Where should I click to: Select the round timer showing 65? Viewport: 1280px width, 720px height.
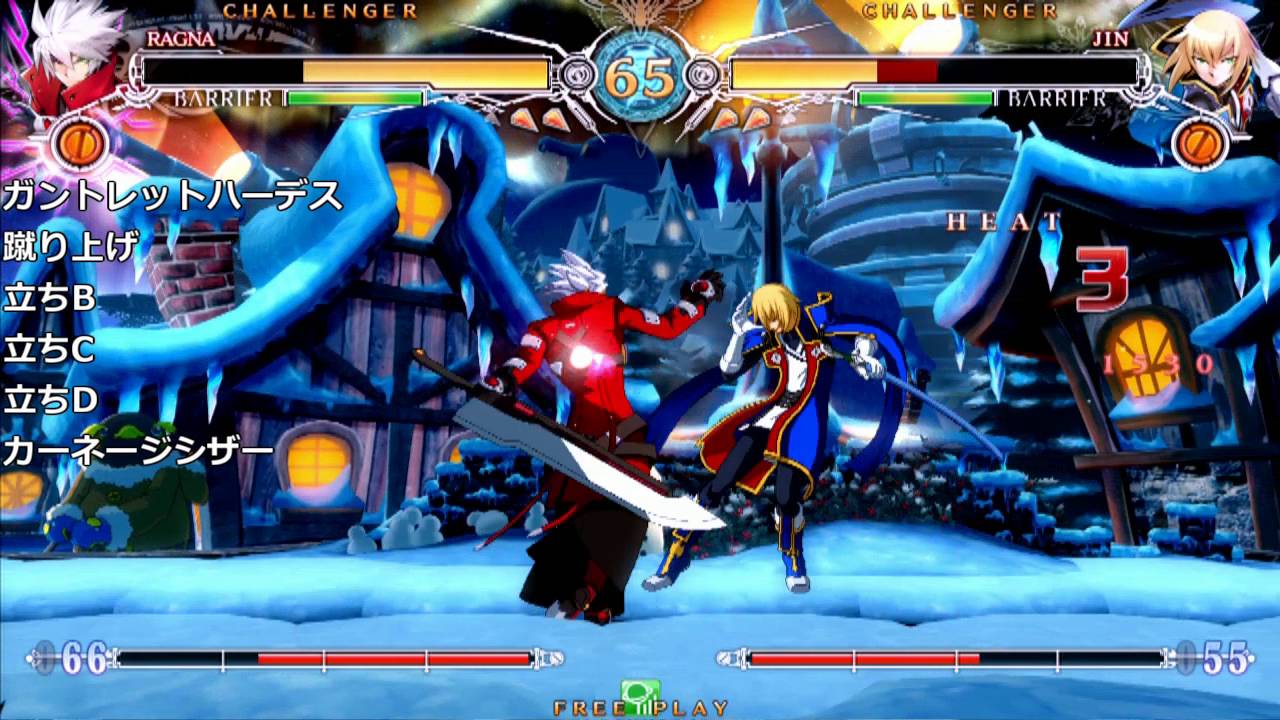(640, 72)
